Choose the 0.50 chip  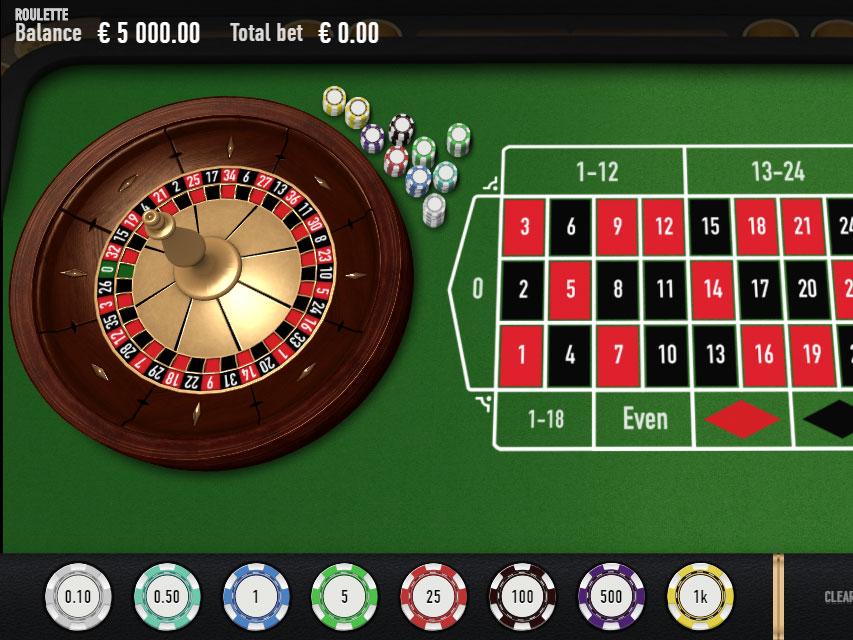167,597
